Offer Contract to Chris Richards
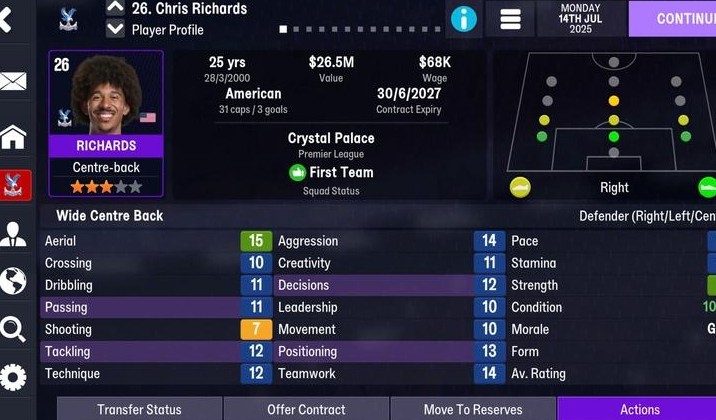Screen dimensions: 716x420 pyautogui.click(x=306, y=409)
